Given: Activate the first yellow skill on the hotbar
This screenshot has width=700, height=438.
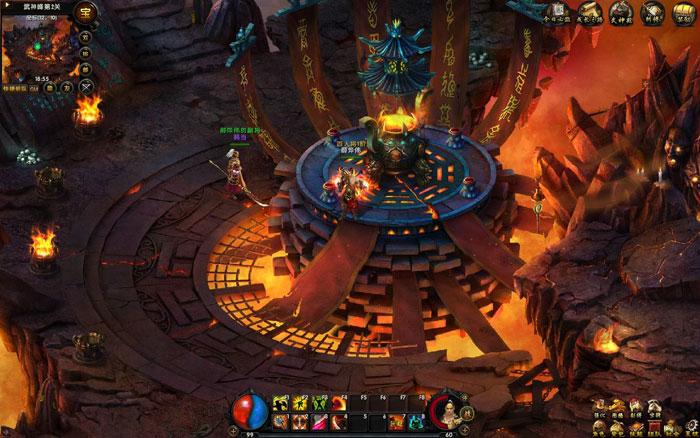Looking at the screenshot, I should (279, 403).
